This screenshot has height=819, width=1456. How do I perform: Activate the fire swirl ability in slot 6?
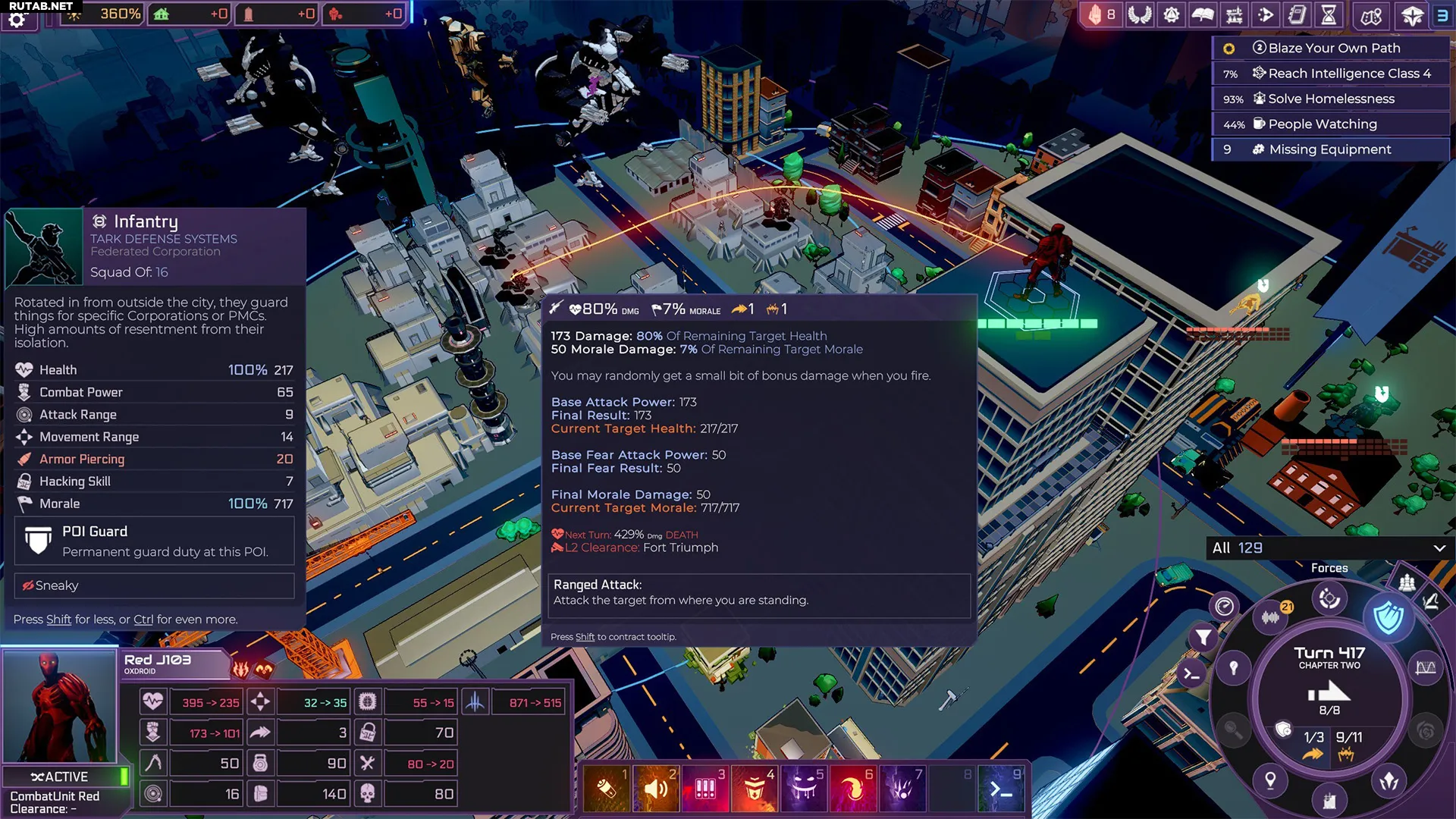tap(853, 789)
